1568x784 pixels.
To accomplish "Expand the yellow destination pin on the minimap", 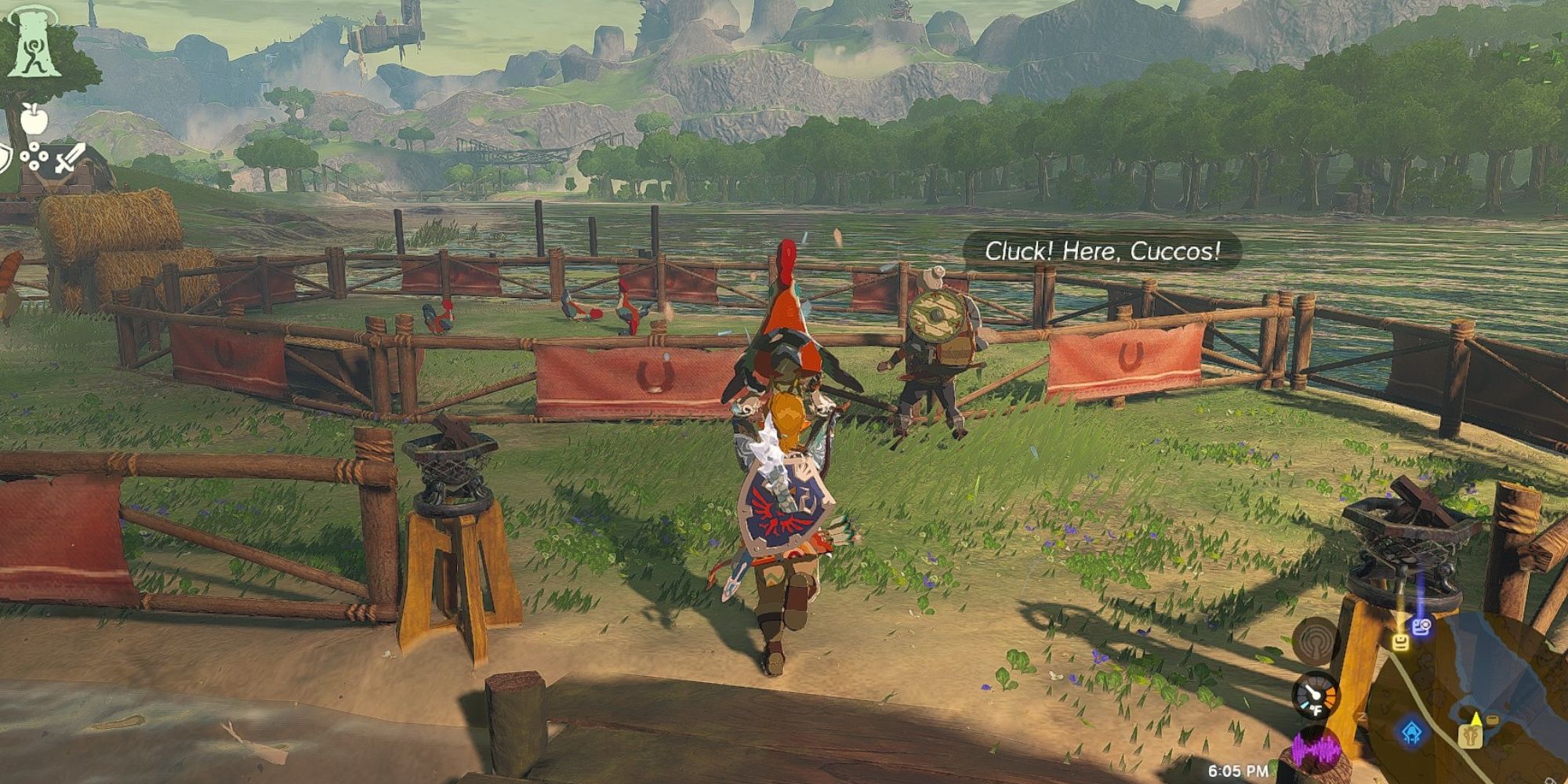I will (1476, 717).
